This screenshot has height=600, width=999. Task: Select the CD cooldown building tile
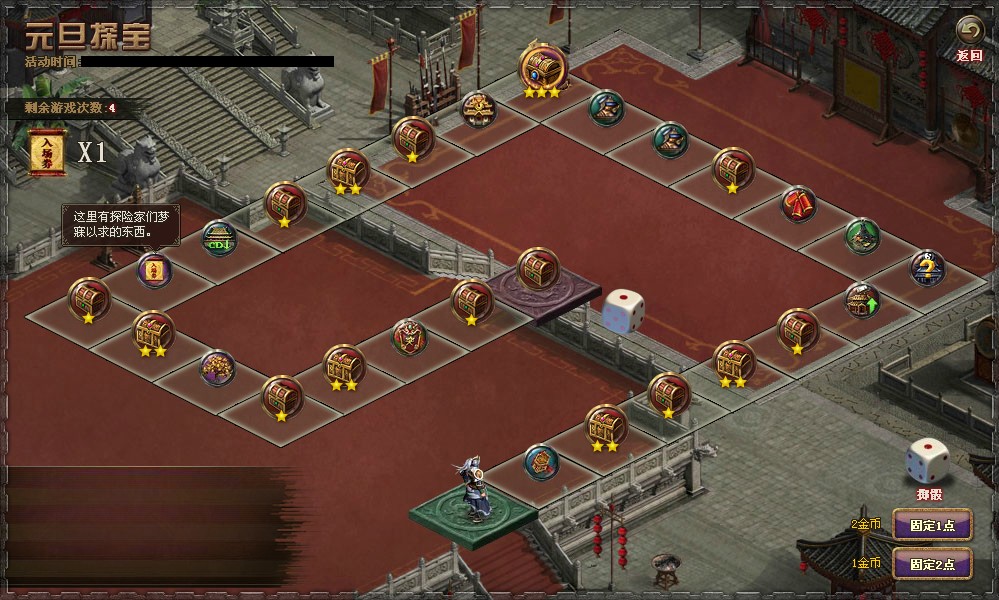219,238
